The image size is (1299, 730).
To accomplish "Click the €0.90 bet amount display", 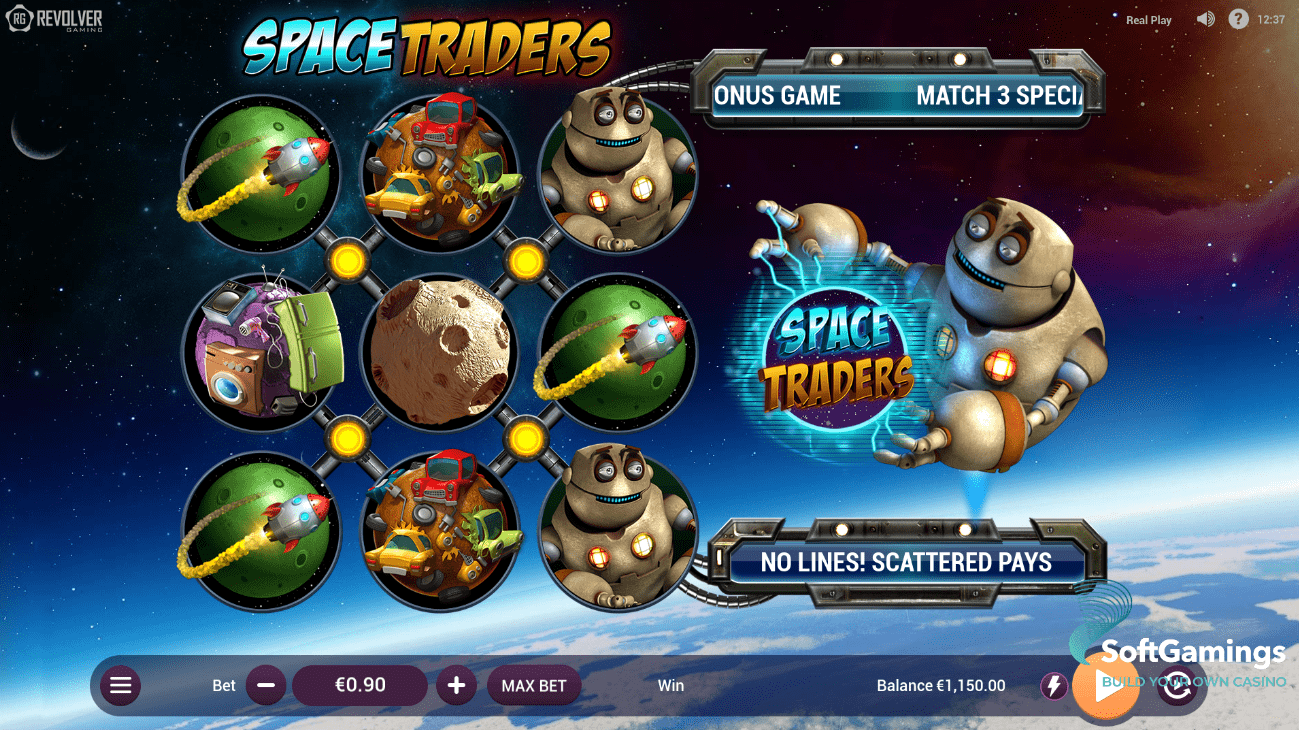I will [359, 686].
